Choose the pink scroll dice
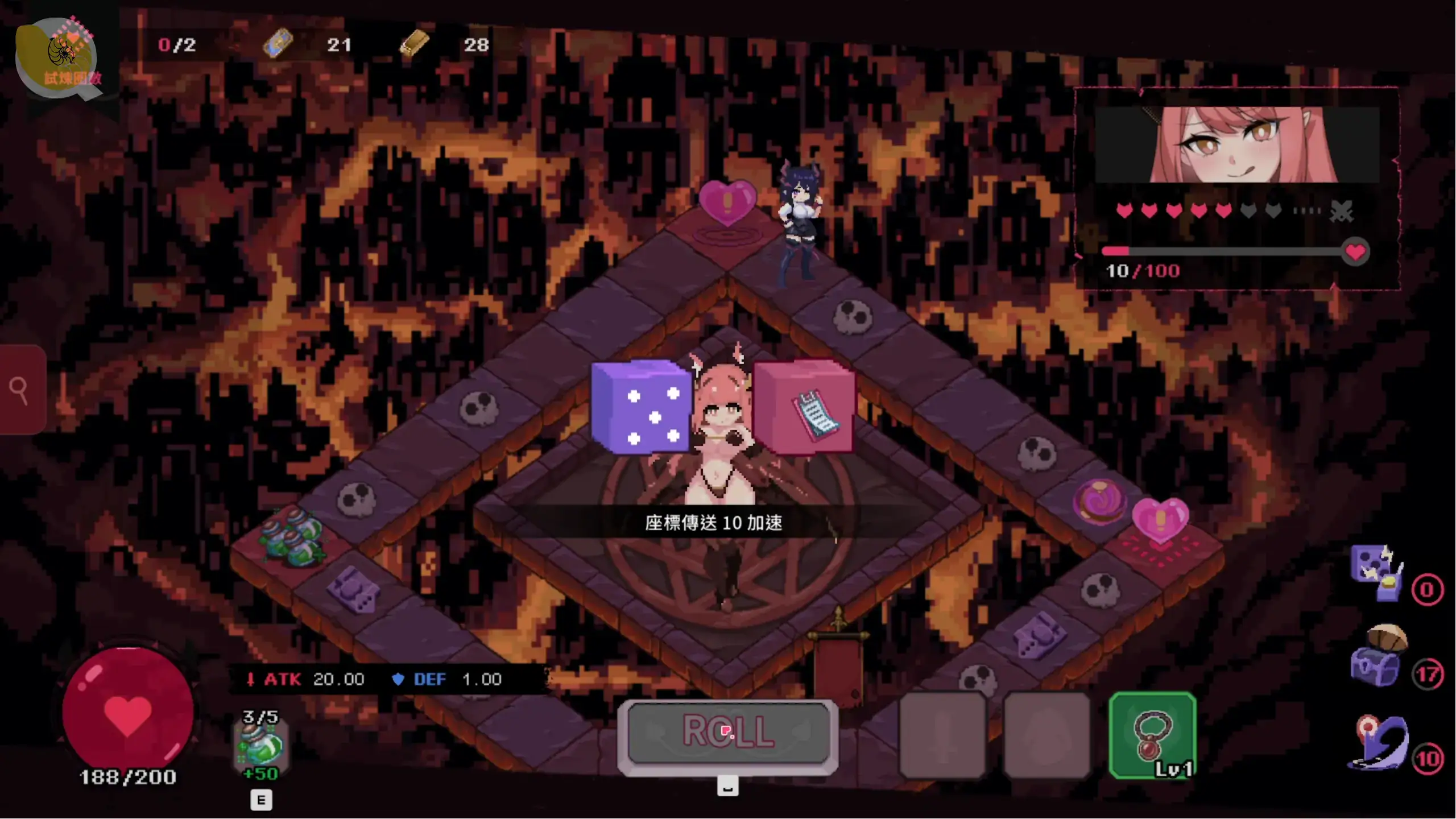Viewport: 1456px width, 819px height. [804, 407]
